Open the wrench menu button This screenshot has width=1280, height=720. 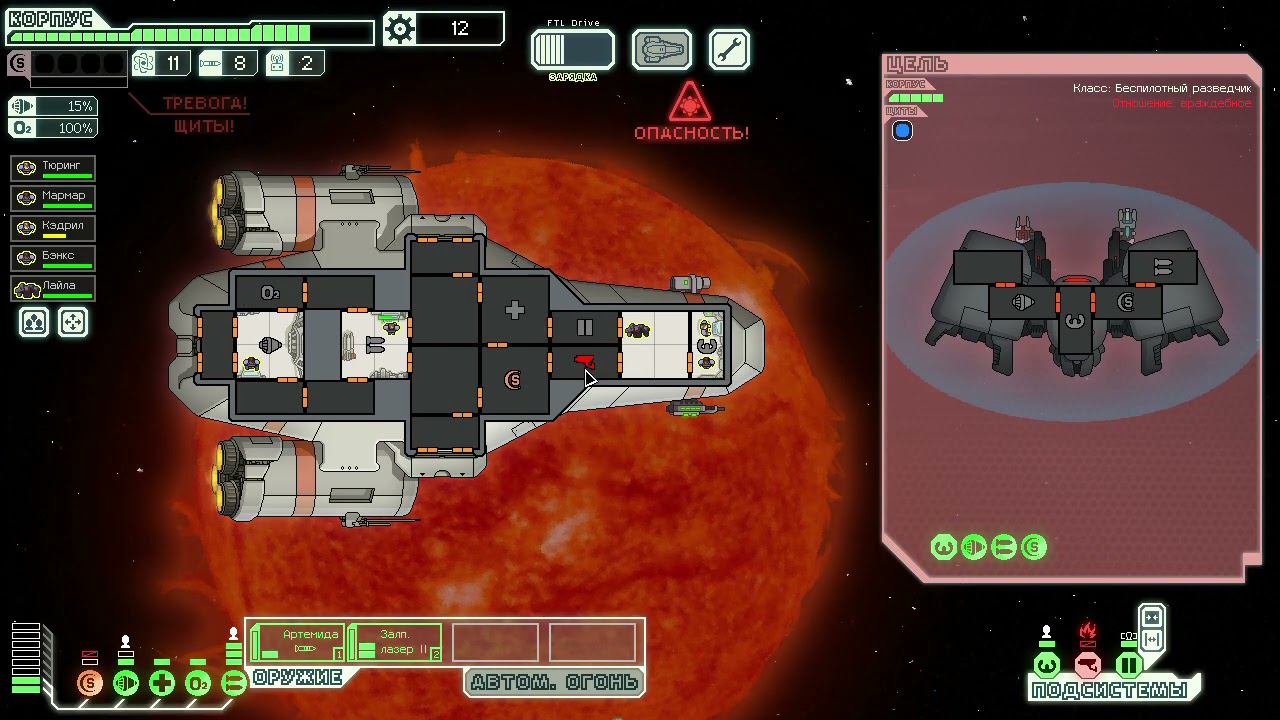(x=729, y=49)
